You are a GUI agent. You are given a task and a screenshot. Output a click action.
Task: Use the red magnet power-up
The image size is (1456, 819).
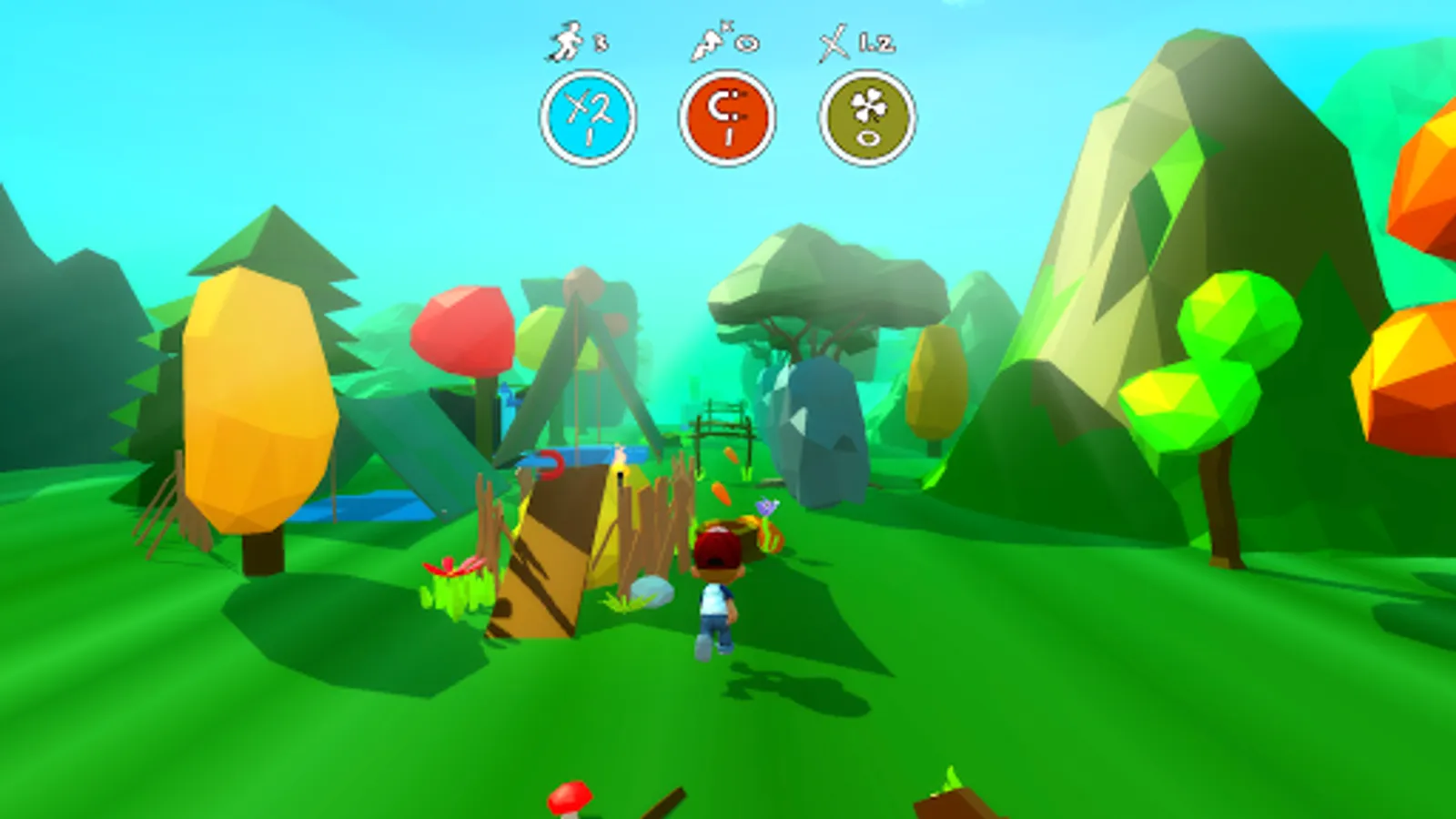[727, 118]
